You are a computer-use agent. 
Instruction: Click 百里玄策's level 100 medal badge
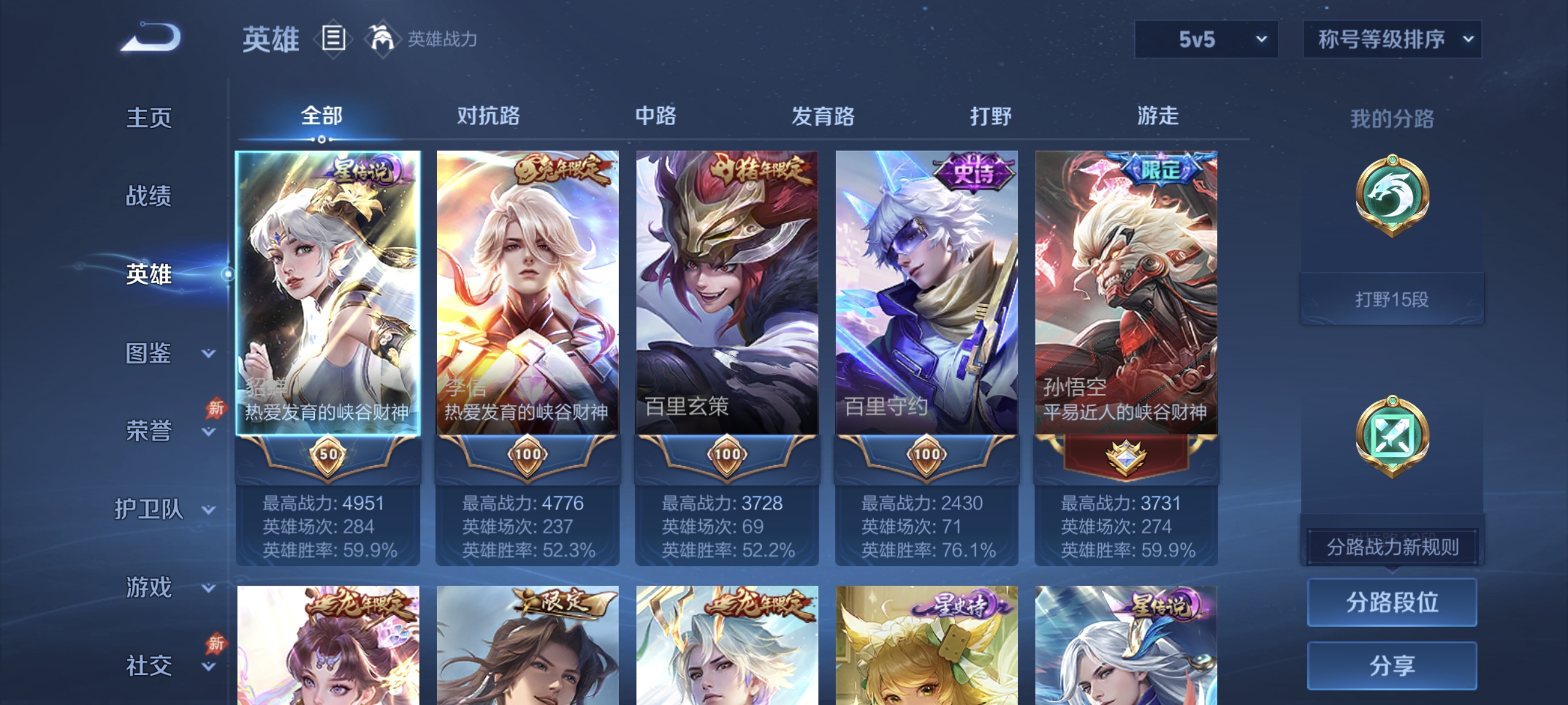coord(728,455)
